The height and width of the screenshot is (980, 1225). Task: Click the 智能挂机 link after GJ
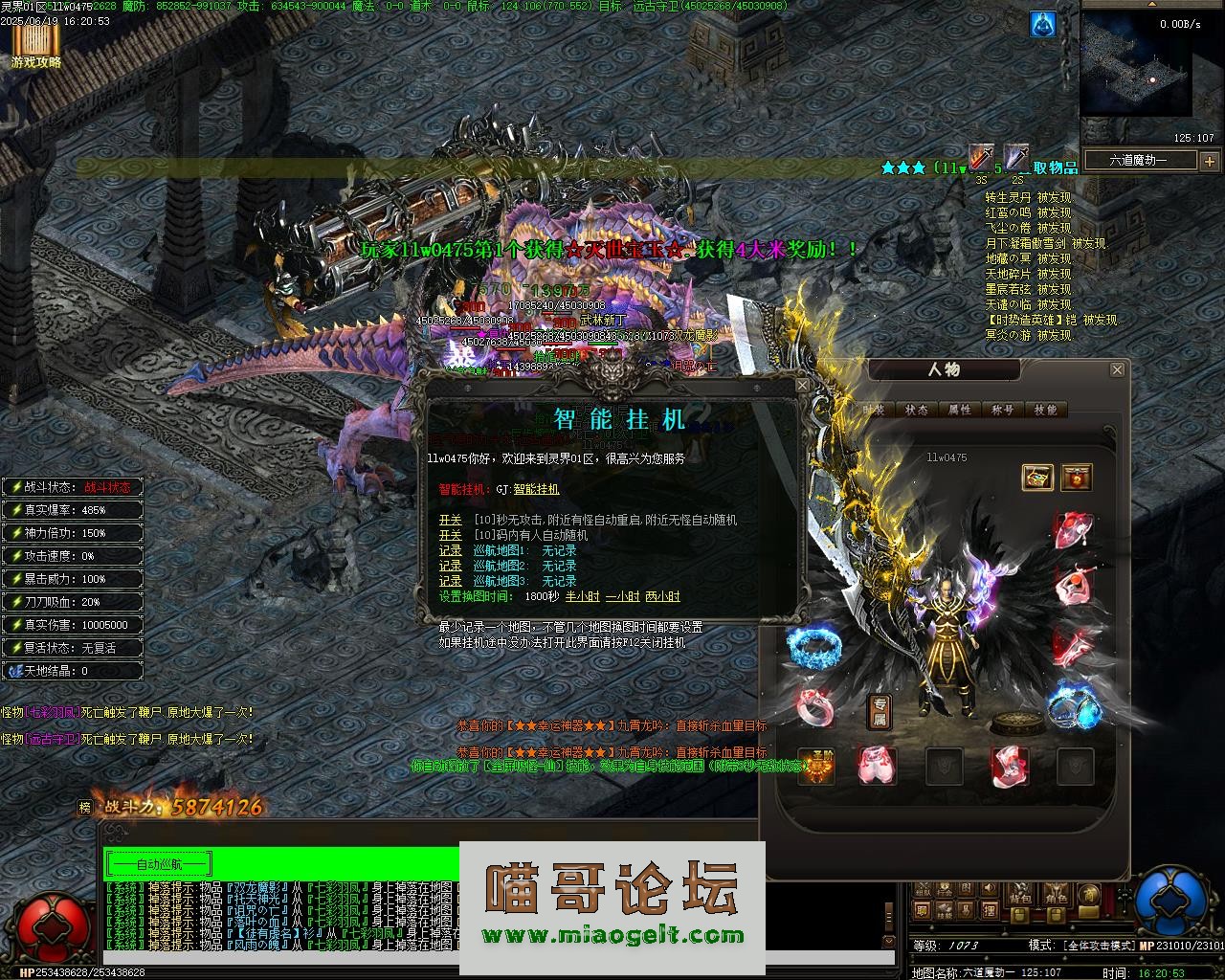pyautogui.click(x=536, y=489)
